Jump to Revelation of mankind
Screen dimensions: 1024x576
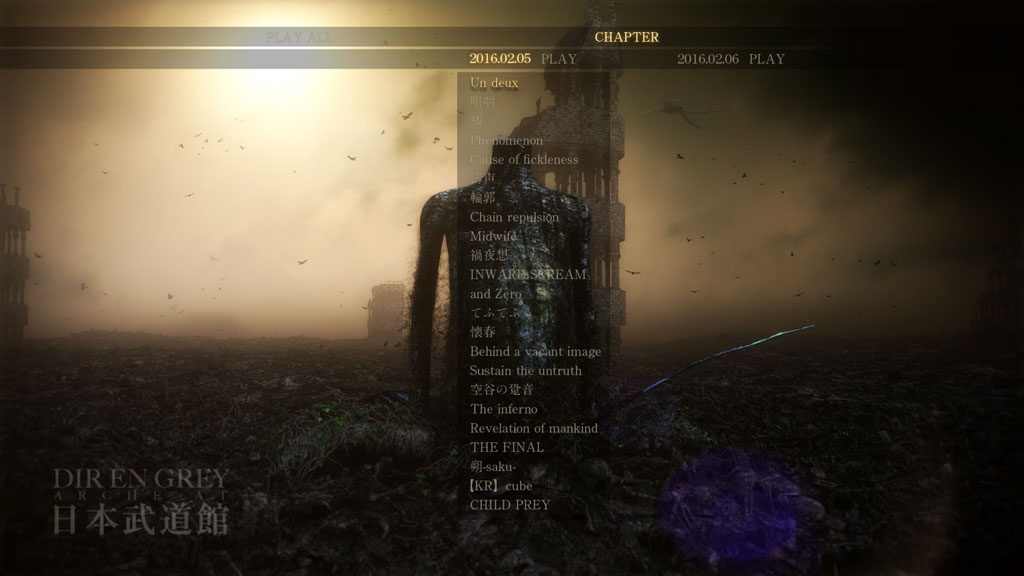coord(533,428)
